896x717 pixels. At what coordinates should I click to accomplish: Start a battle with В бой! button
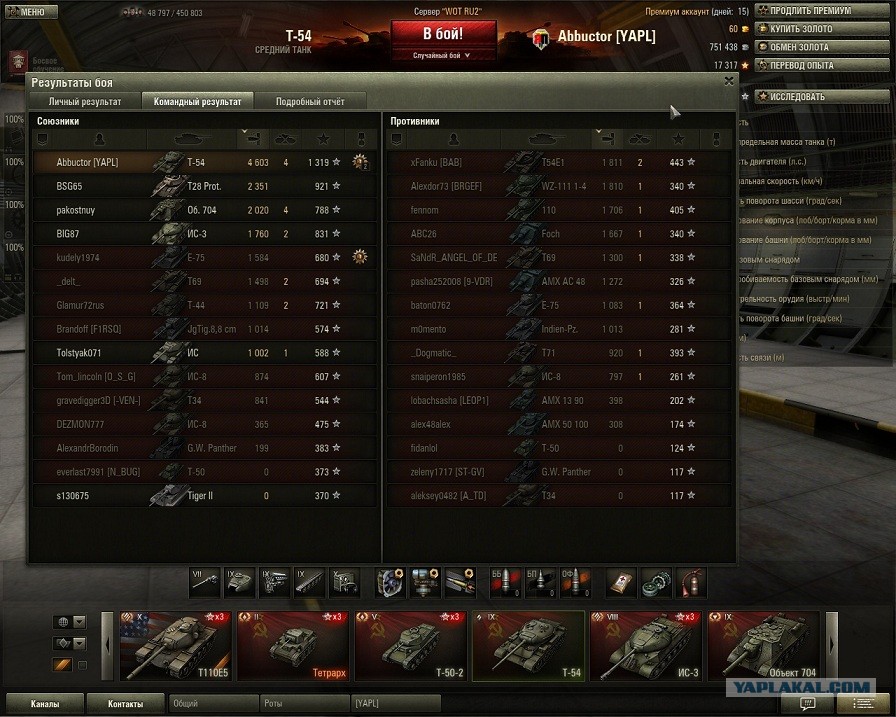[442, 32]
